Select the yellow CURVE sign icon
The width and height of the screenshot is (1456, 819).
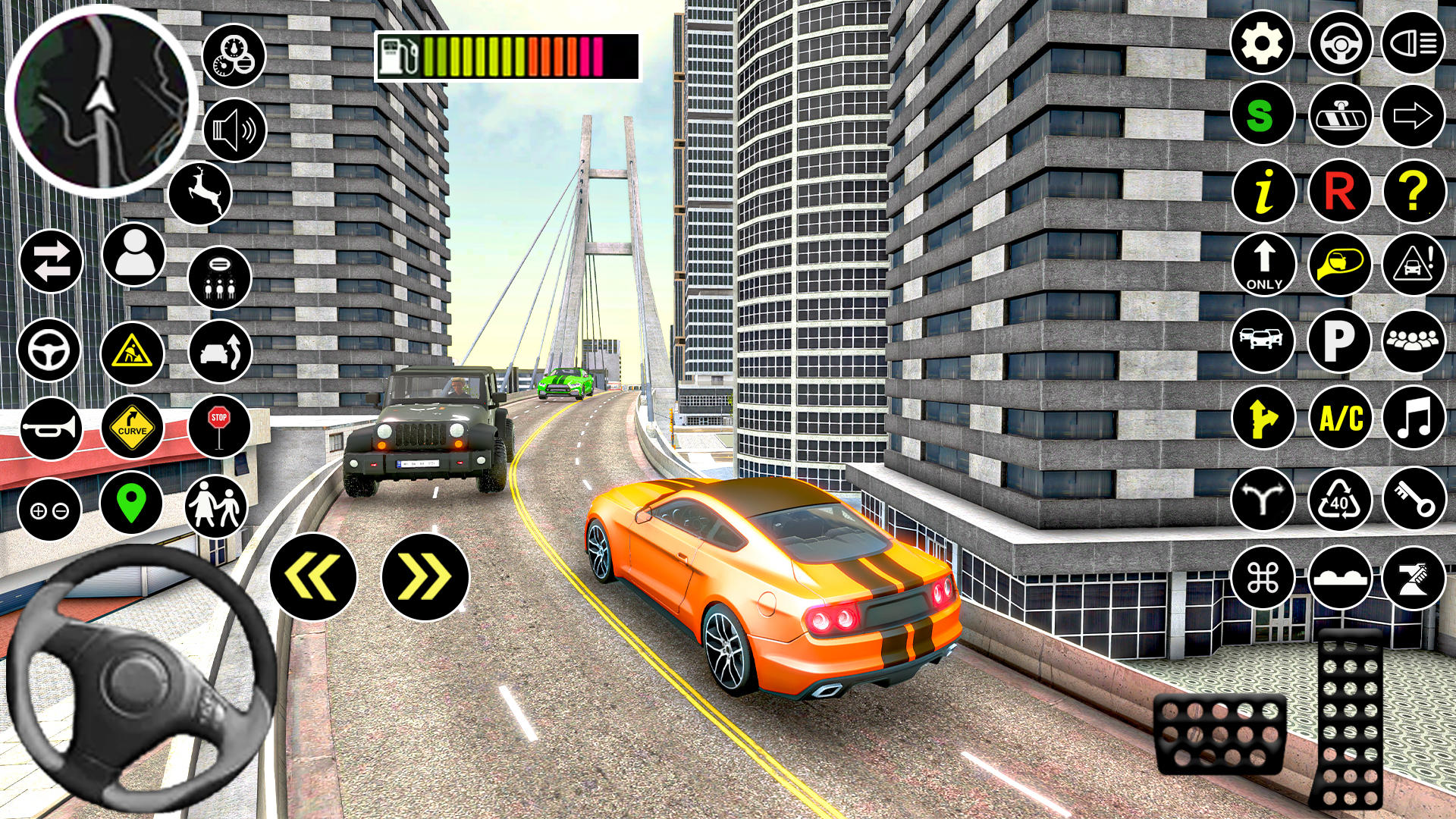coord(133,429)
